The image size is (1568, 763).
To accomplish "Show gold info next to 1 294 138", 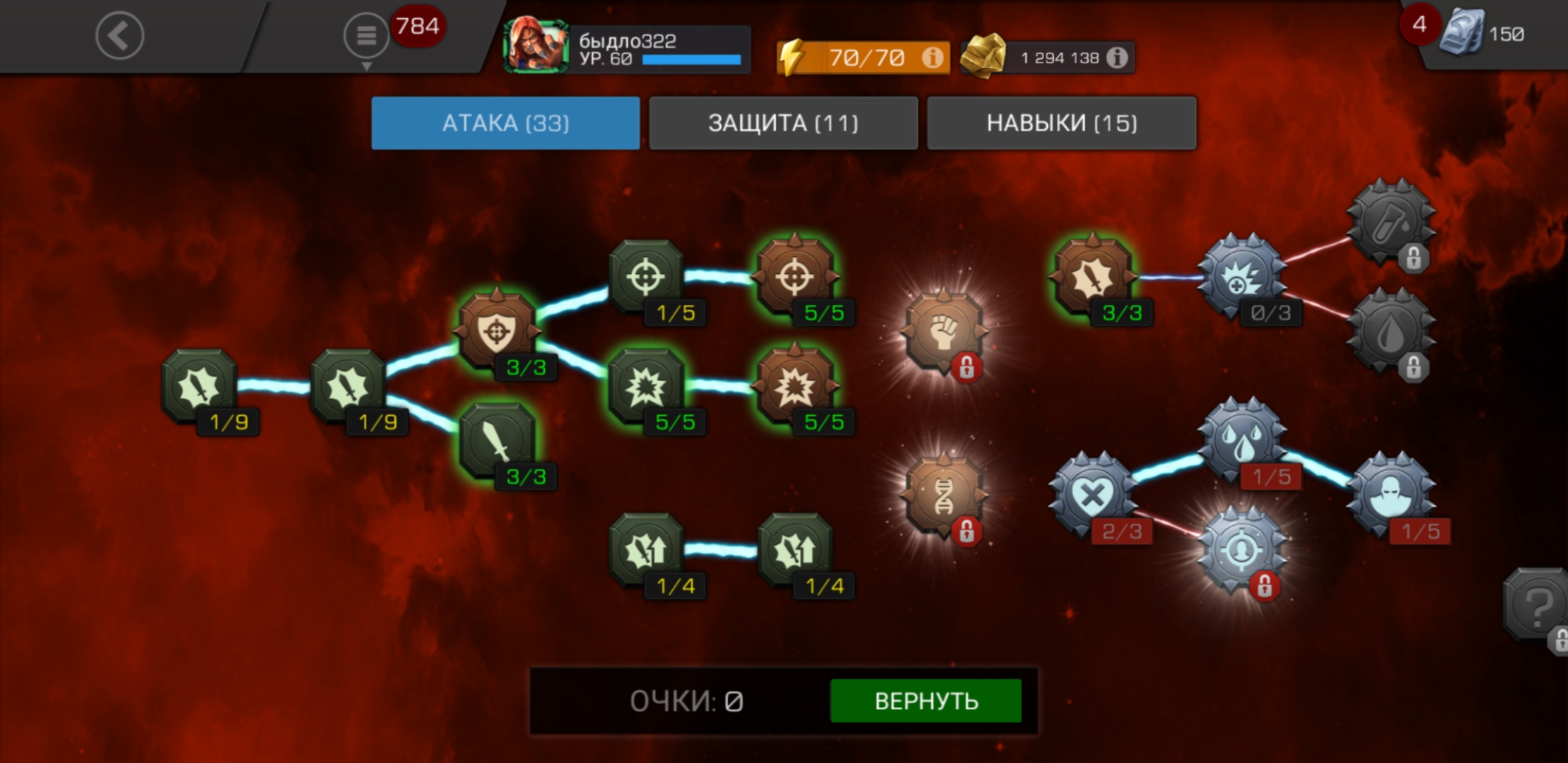I will [x=1117, y=57].
